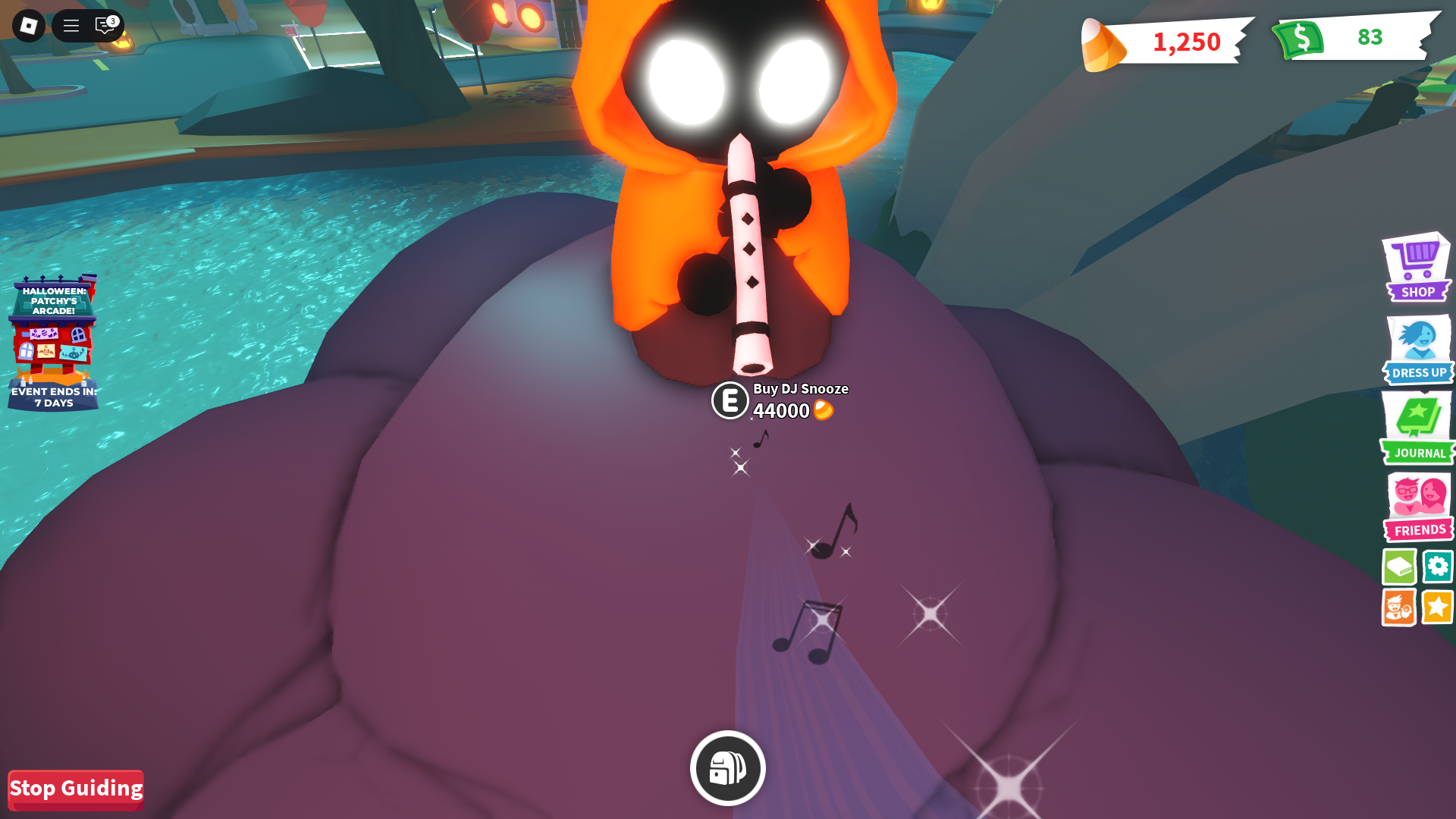The height and width of the screenshot is (819, 1456).
Task: Click the green book icon
Action: click(x=1398, y=566)
